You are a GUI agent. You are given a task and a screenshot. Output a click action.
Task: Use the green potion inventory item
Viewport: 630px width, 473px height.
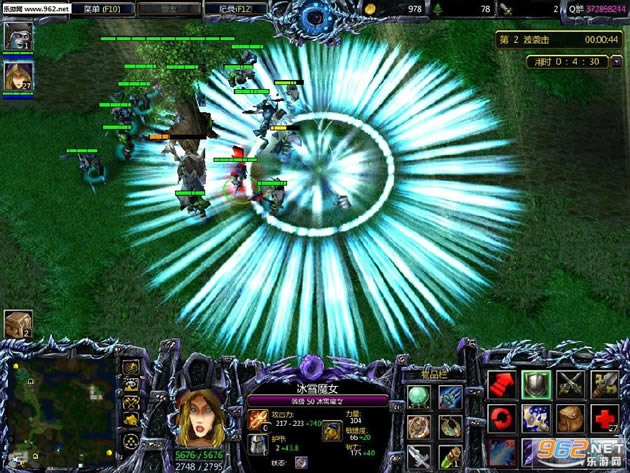(450, 457)
